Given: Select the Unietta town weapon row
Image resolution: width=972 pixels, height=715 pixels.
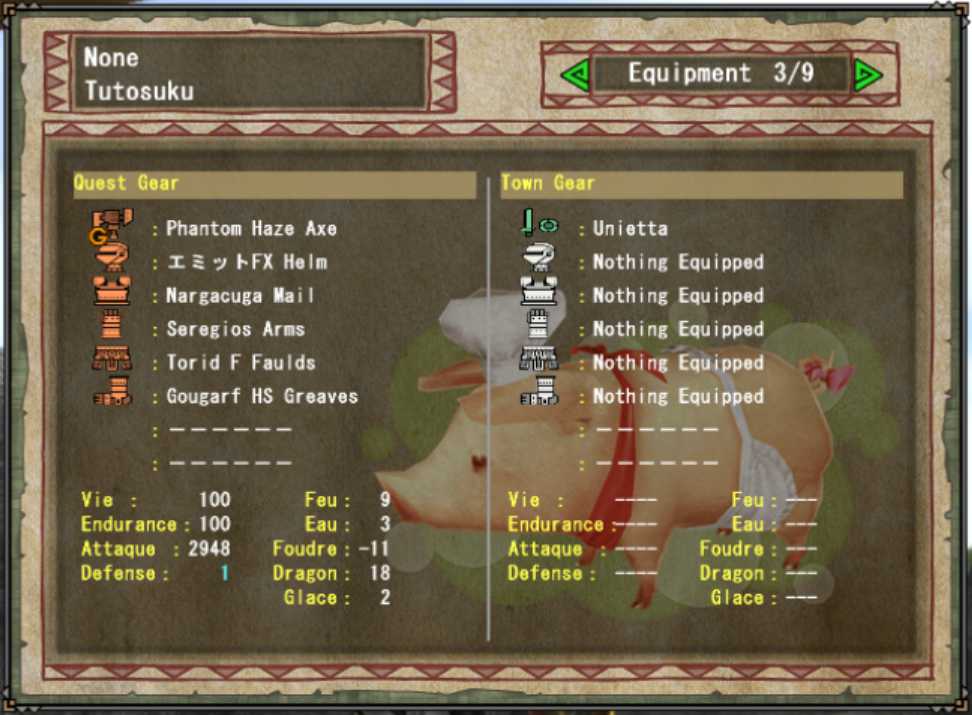Looking at the screenshot, I should coord(629,229).
